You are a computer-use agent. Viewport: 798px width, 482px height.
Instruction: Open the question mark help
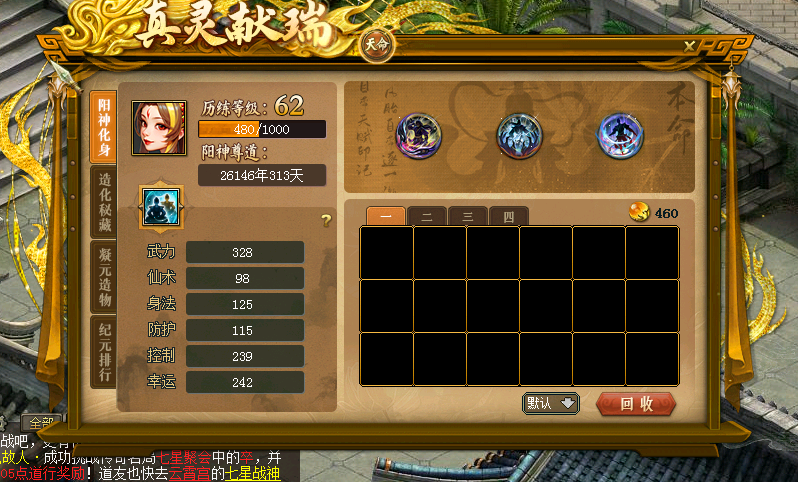(x=325, y=220)
